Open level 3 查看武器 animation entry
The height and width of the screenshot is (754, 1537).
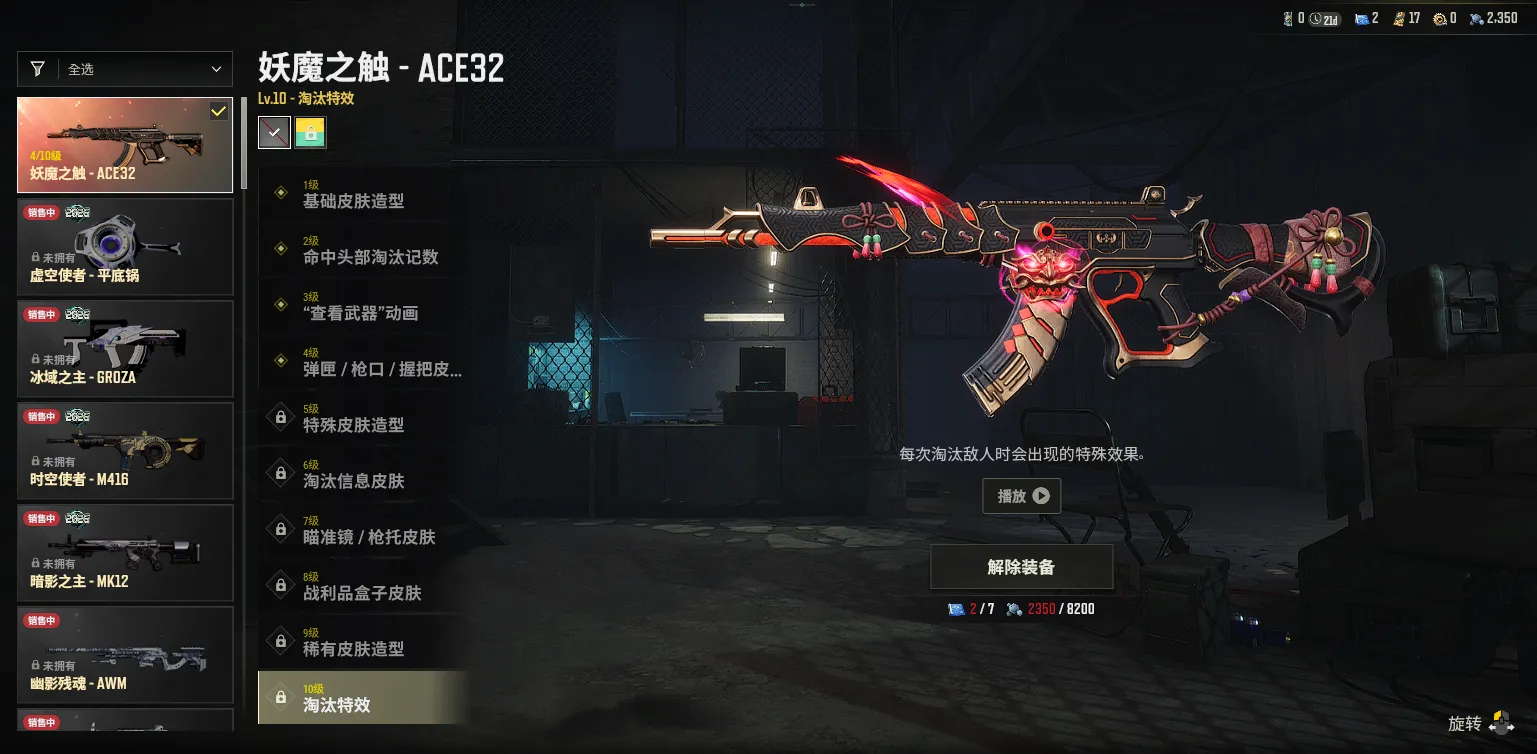(360, 306)
